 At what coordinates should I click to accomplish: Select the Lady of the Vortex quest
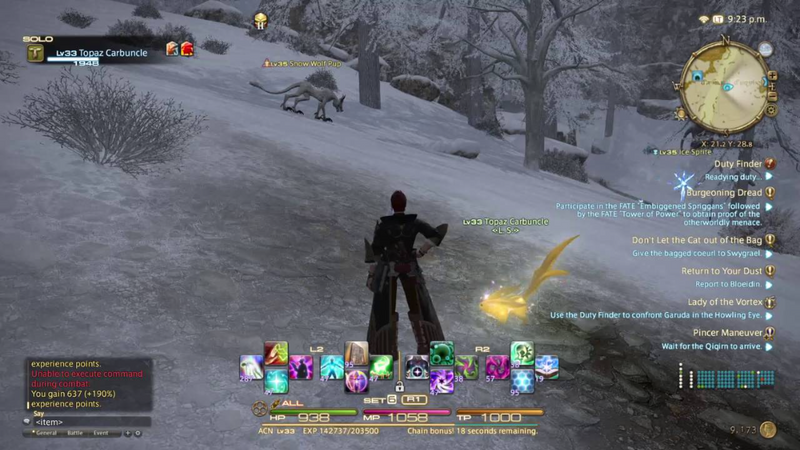point(725,302)
